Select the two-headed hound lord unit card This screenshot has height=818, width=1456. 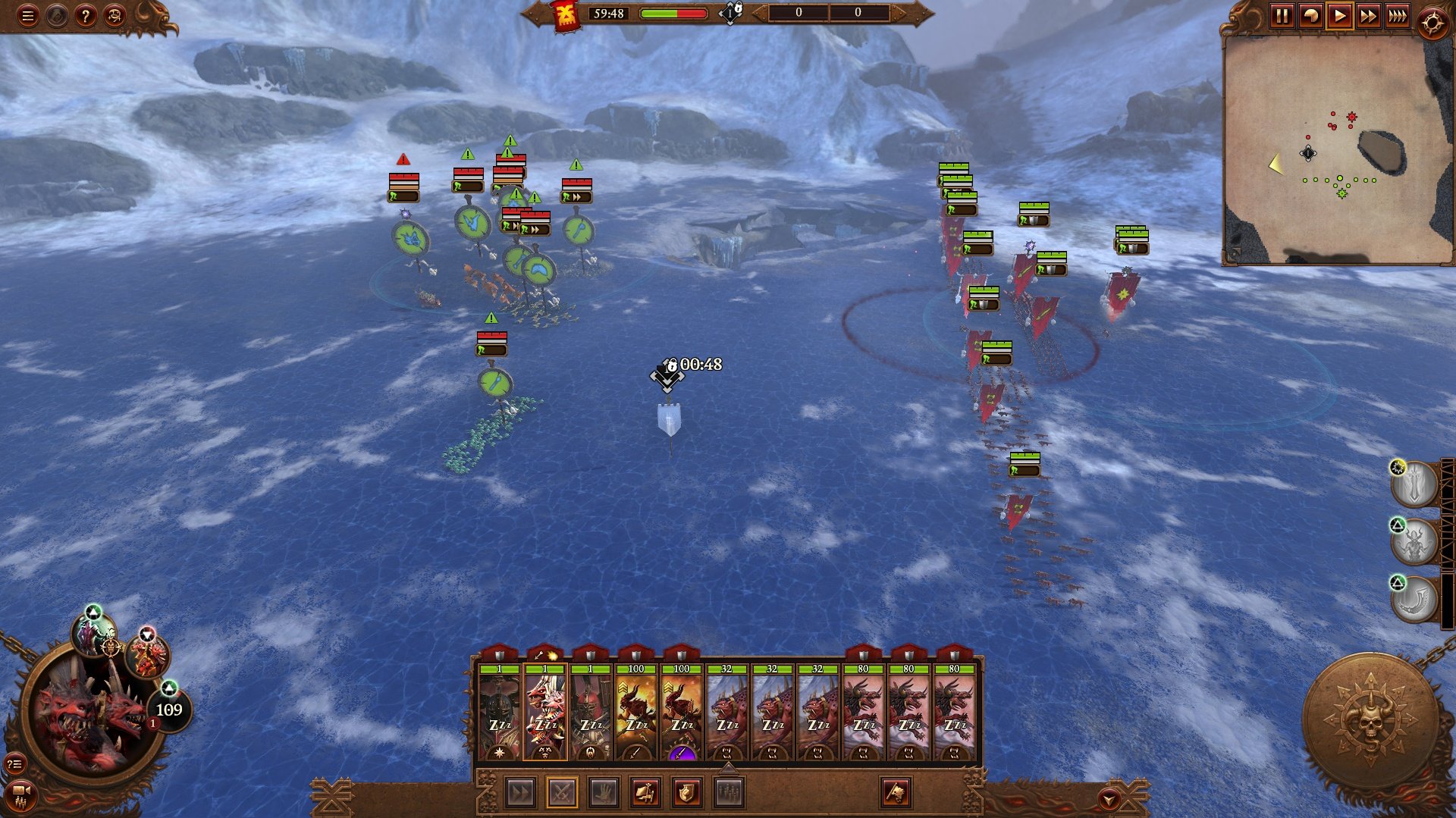point(544,713)
